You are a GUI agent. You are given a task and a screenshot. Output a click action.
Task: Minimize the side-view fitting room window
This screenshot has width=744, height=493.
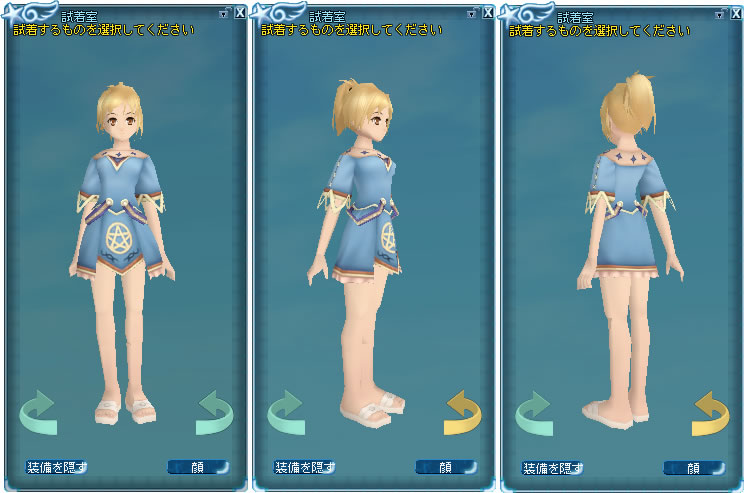(472, 13)
